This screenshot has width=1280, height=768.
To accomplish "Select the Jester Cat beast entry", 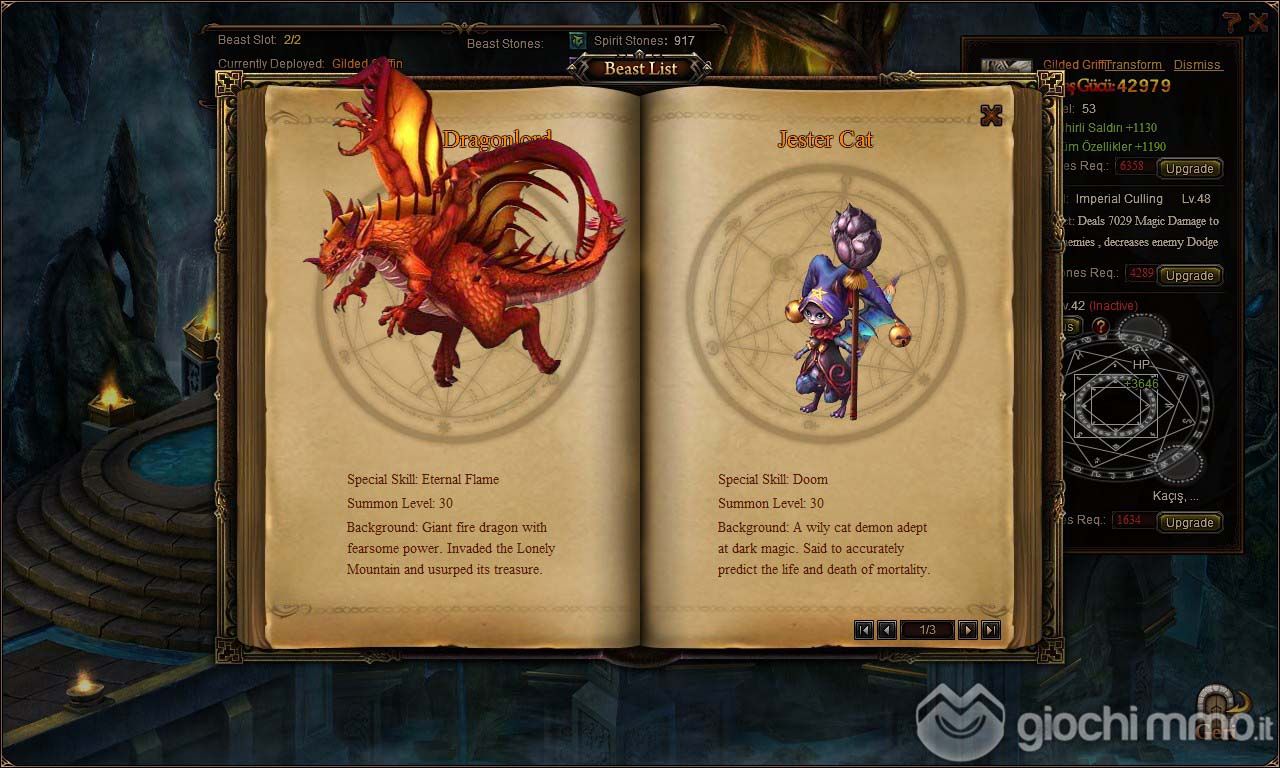I will (x=825, y=300).
